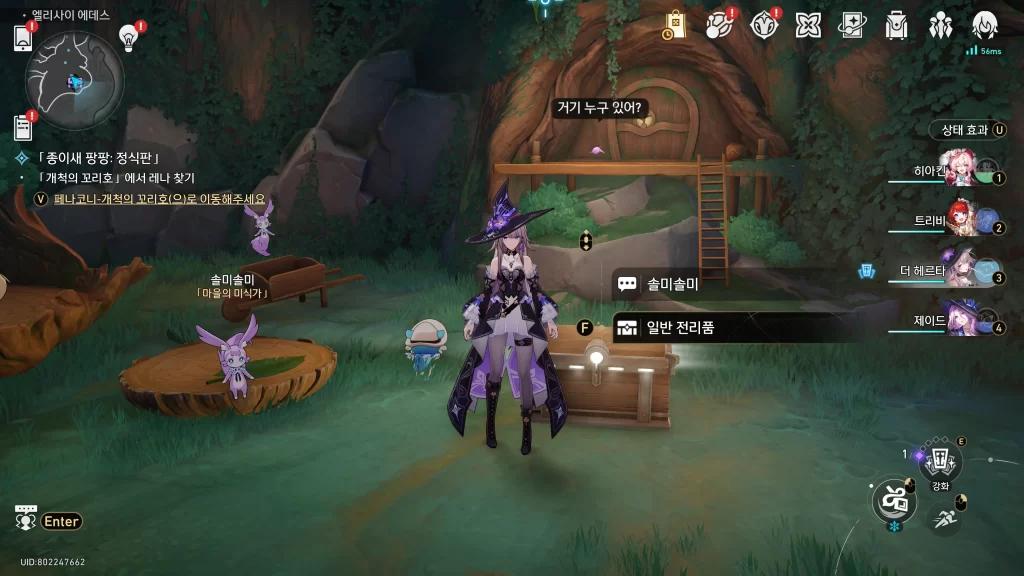
Task: Open the event icon with linked circles
Action: point(721,24)
